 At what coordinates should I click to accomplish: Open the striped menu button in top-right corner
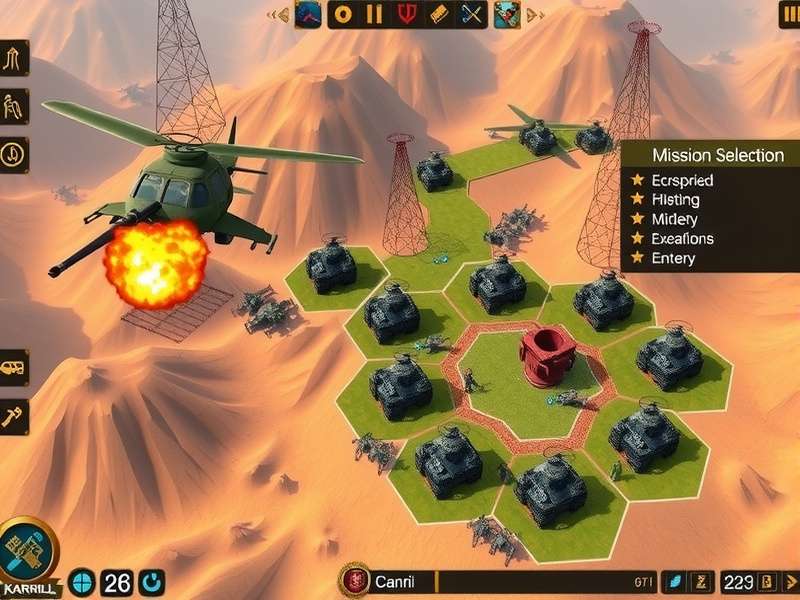pyautogui.click(x=788, y=15)
